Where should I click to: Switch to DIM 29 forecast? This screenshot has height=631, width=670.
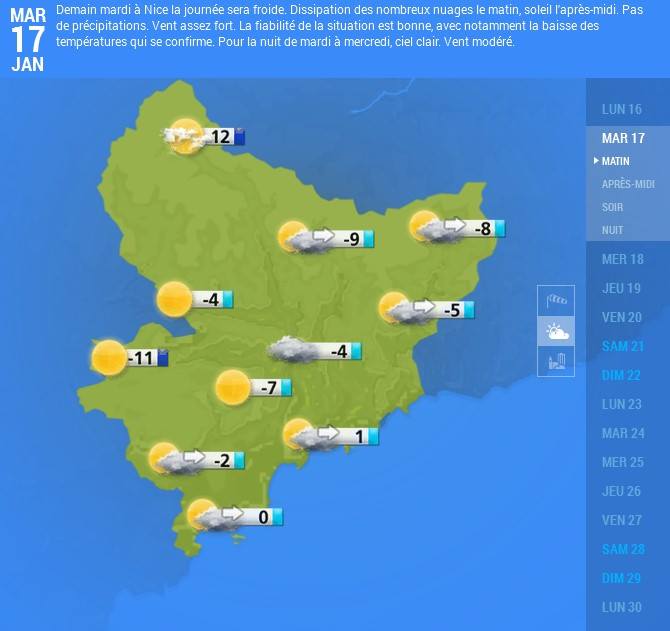622,578
